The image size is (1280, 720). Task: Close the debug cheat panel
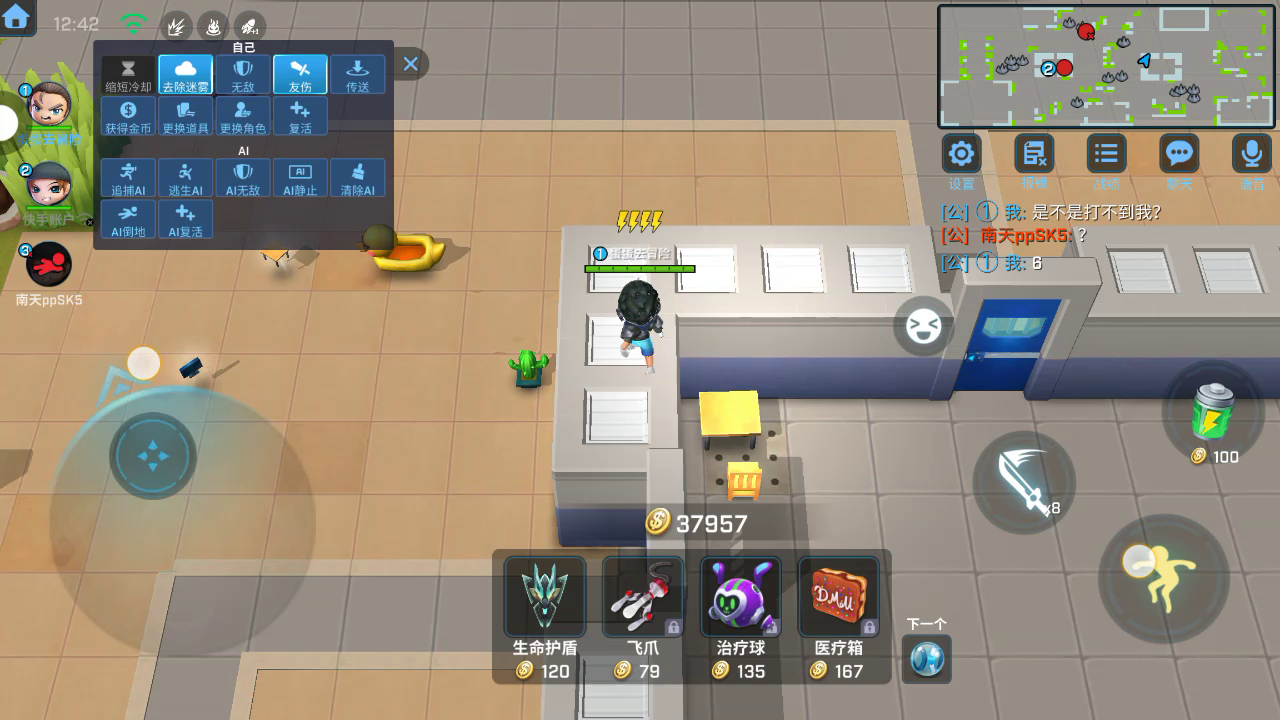[x=410, y=64]
